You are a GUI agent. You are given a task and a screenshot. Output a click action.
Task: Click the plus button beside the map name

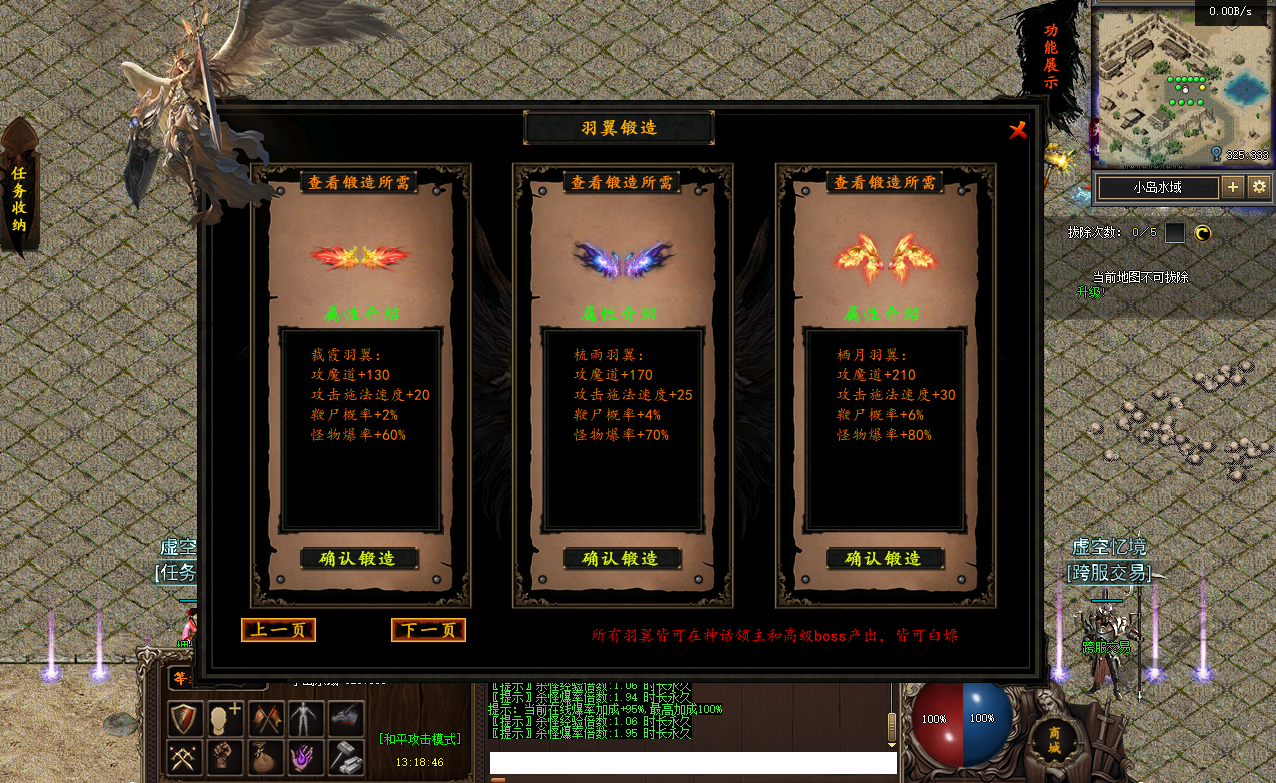(1233, 187)
